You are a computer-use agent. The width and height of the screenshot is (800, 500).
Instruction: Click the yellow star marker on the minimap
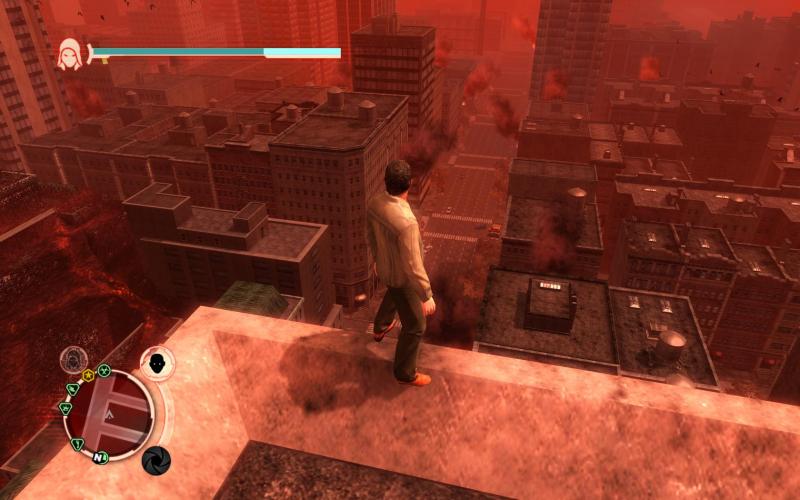[x=88, y=375]
